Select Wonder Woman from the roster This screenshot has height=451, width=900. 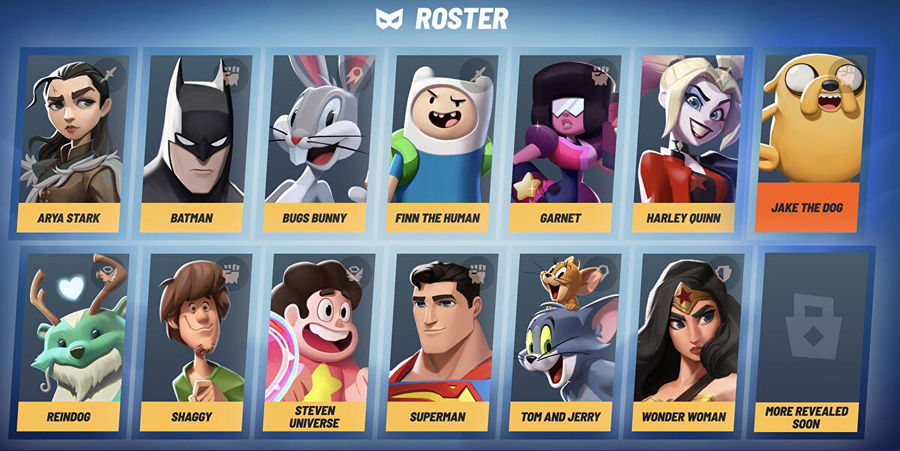pos(688,340)
